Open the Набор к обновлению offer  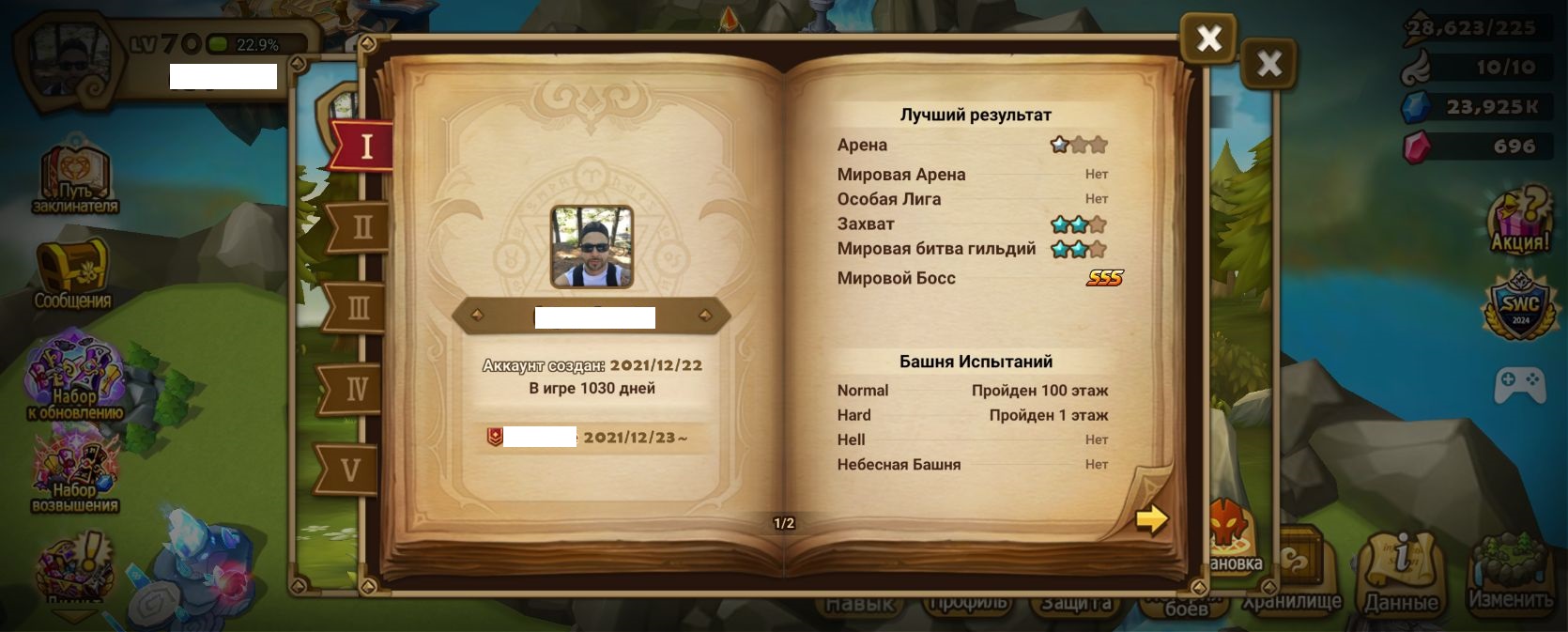tap(74, 376)
